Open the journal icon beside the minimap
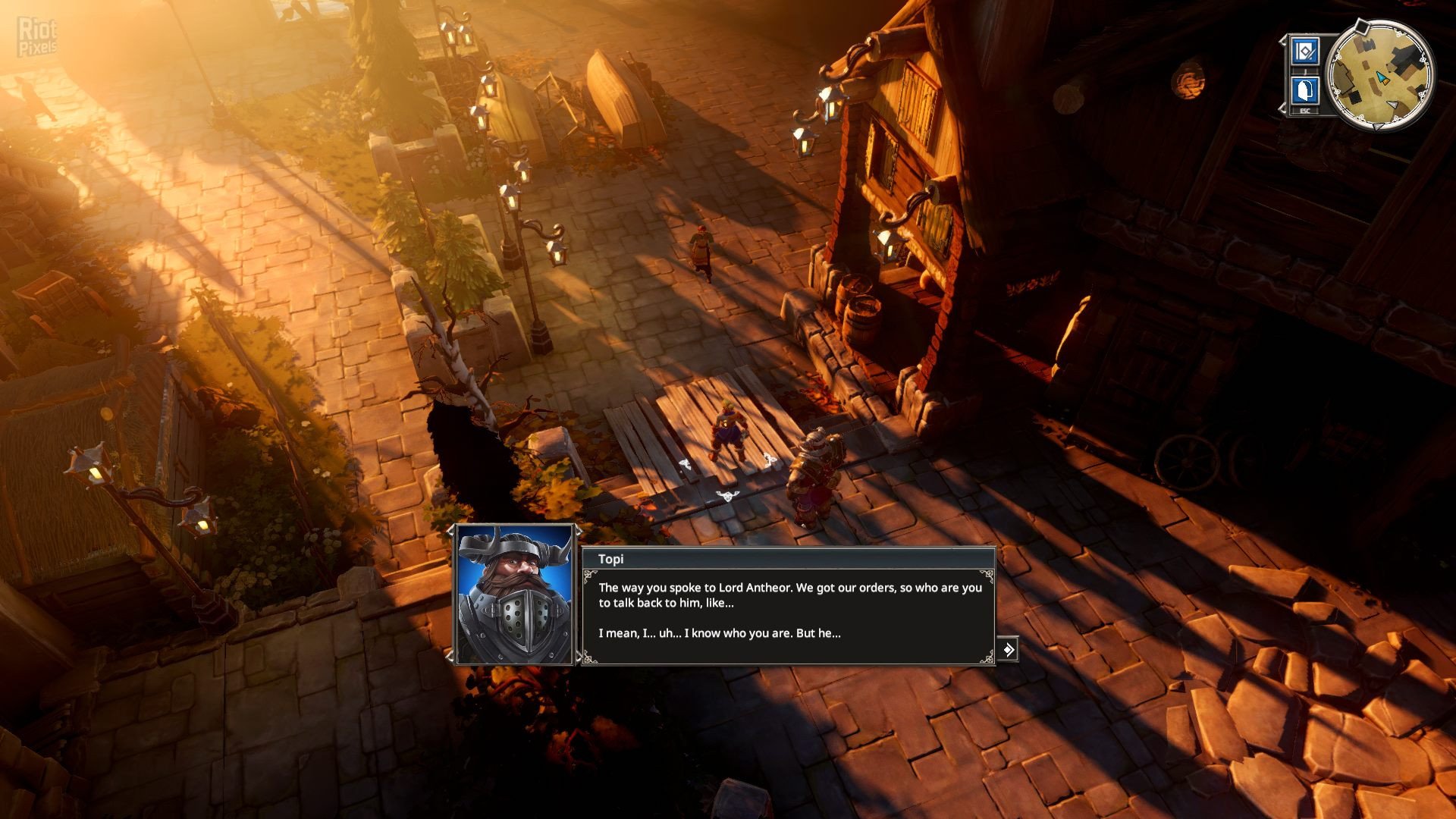 click(1305, 52)
